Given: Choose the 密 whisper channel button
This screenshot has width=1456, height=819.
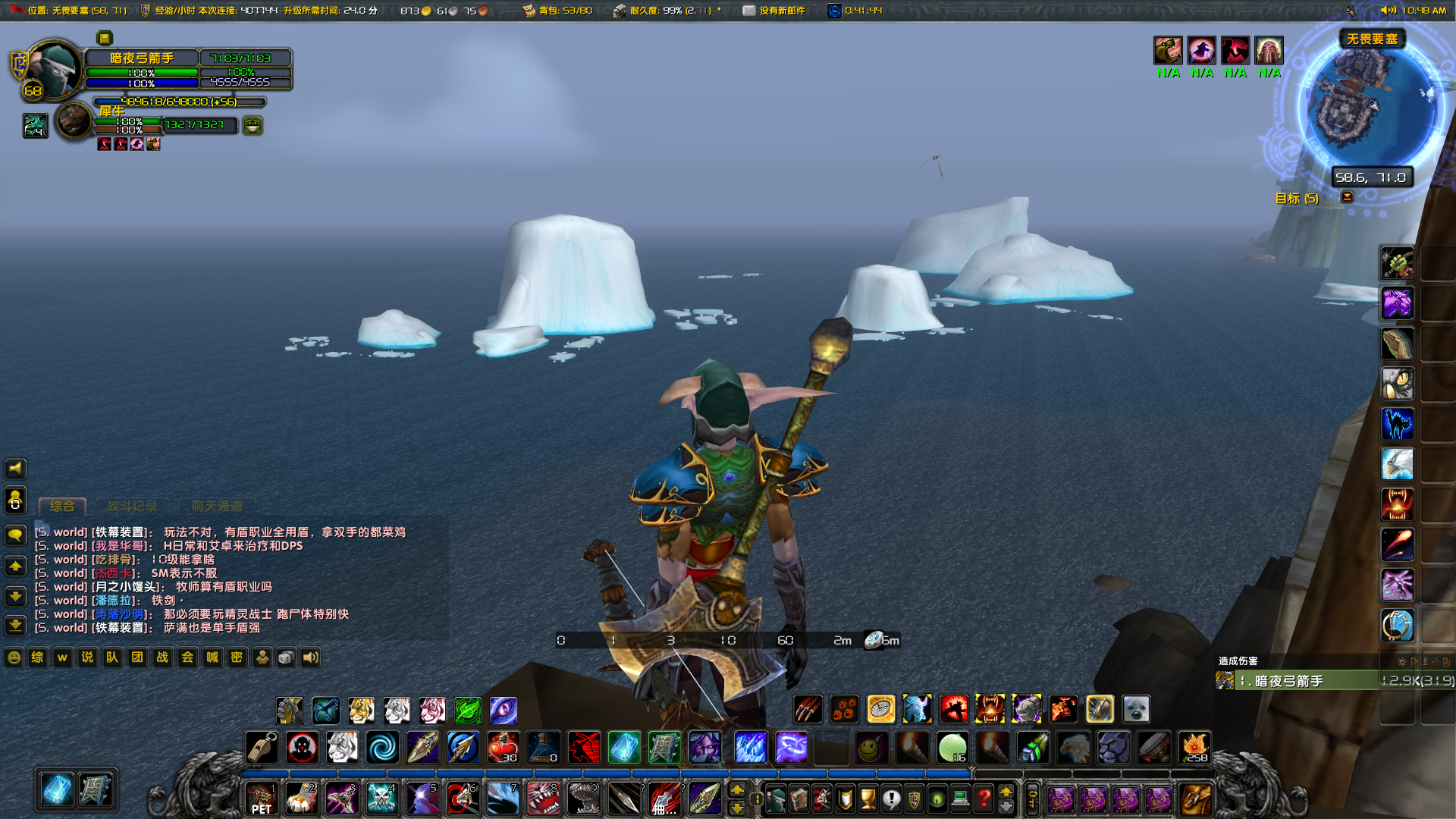Looking at the screenshot, I should [x=237, y=657].
